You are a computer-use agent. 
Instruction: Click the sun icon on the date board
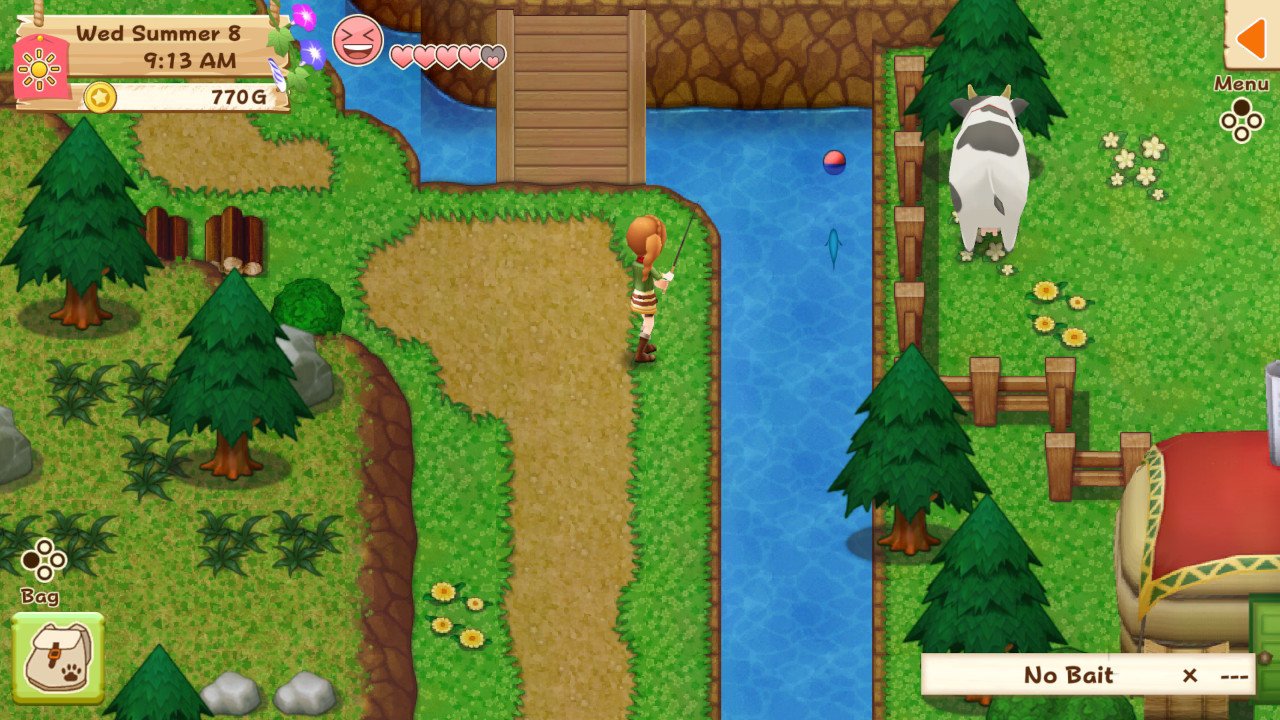(38, 68)
